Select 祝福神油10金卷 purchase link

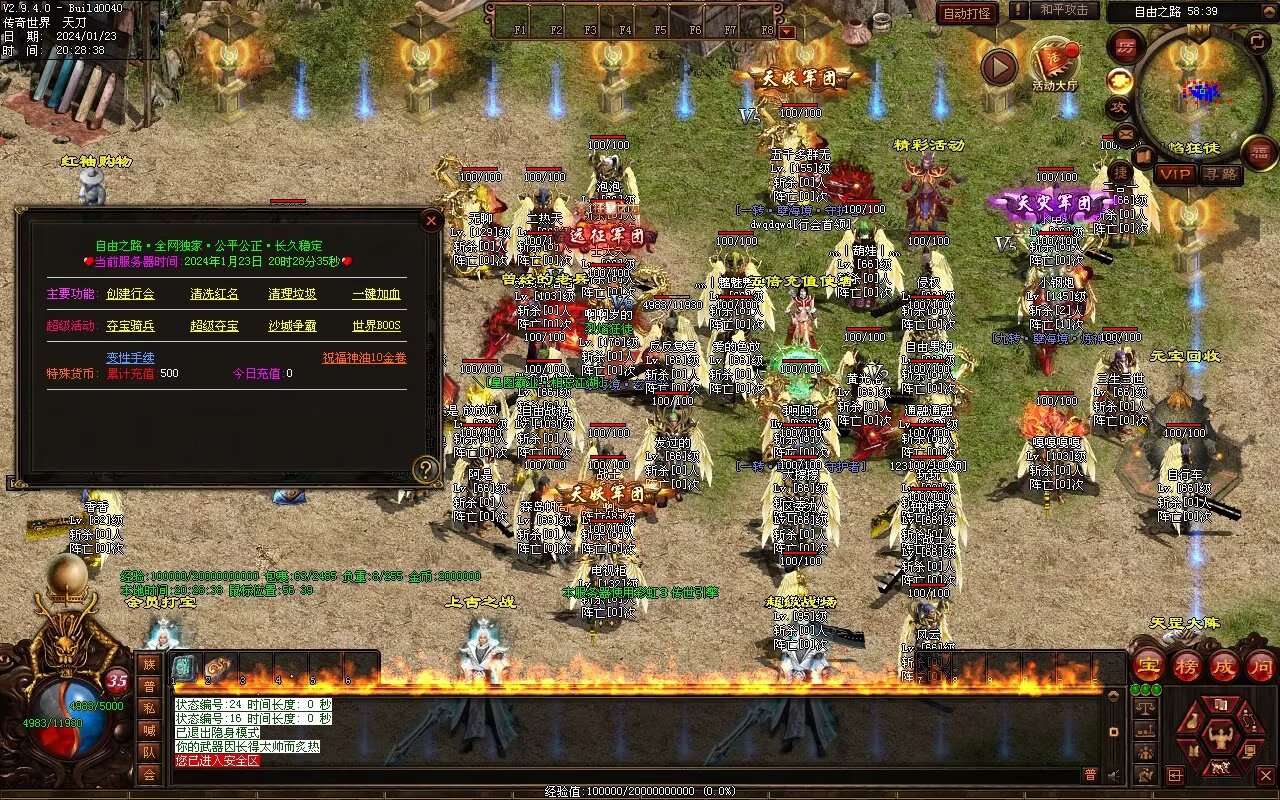[x=364, y=358]
